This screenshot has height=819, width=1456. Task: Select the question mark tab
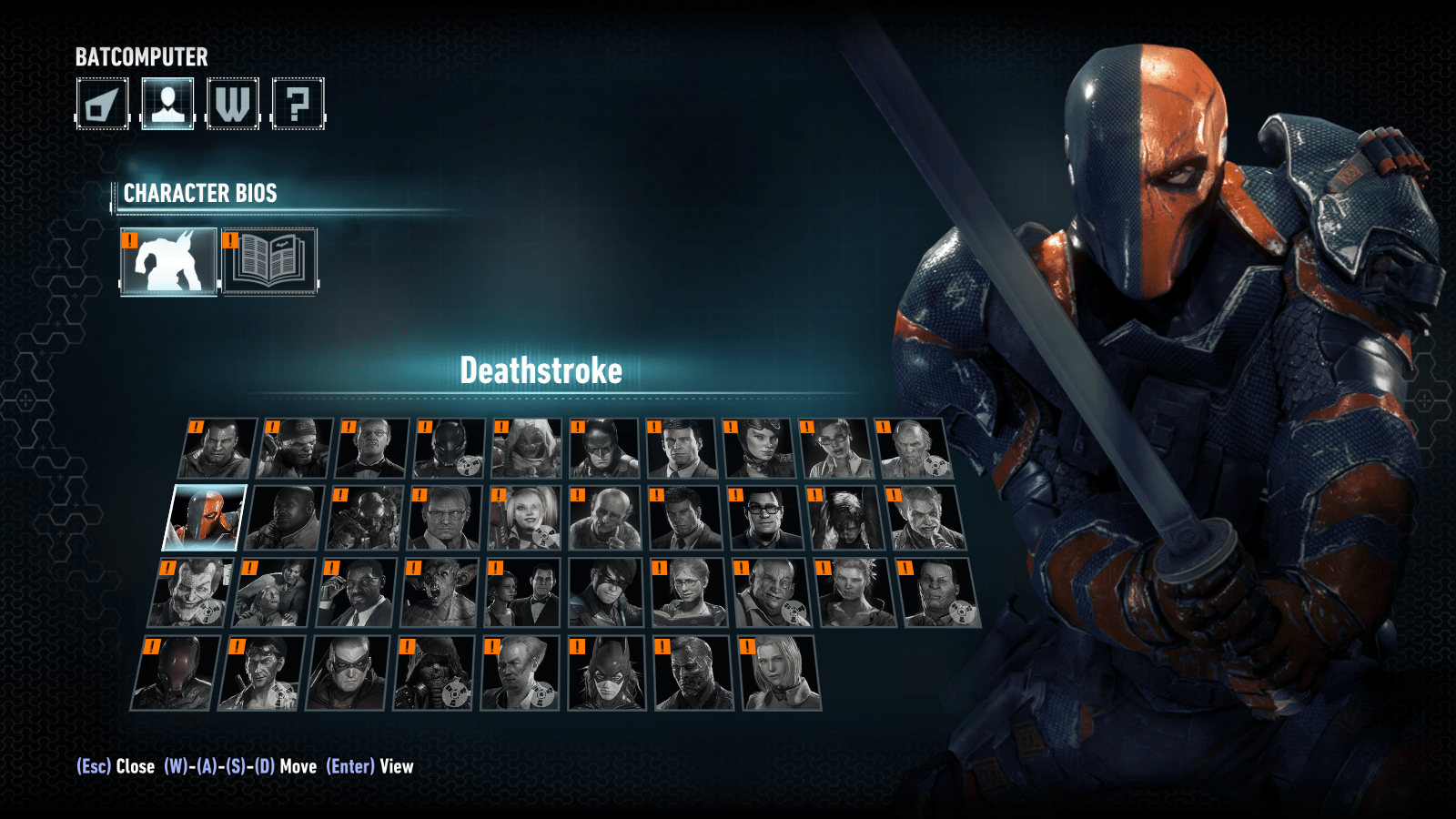click(298, 104)
